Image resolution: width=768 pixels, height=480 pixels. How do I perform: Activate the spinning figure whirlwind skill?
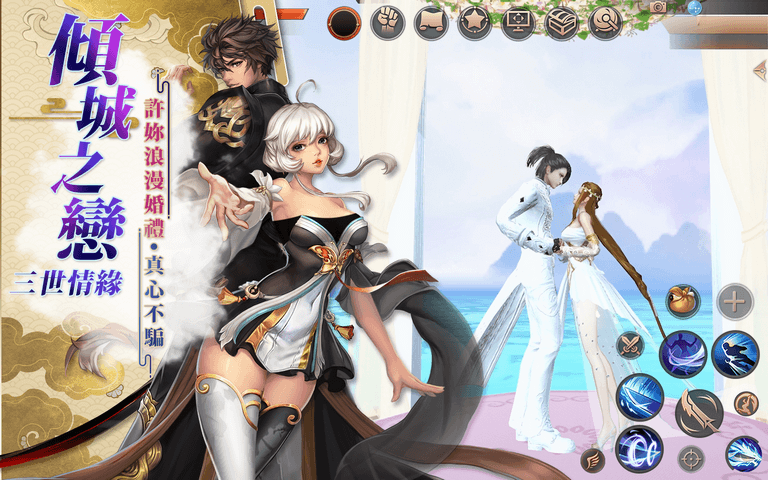click(x=683, y=354)
